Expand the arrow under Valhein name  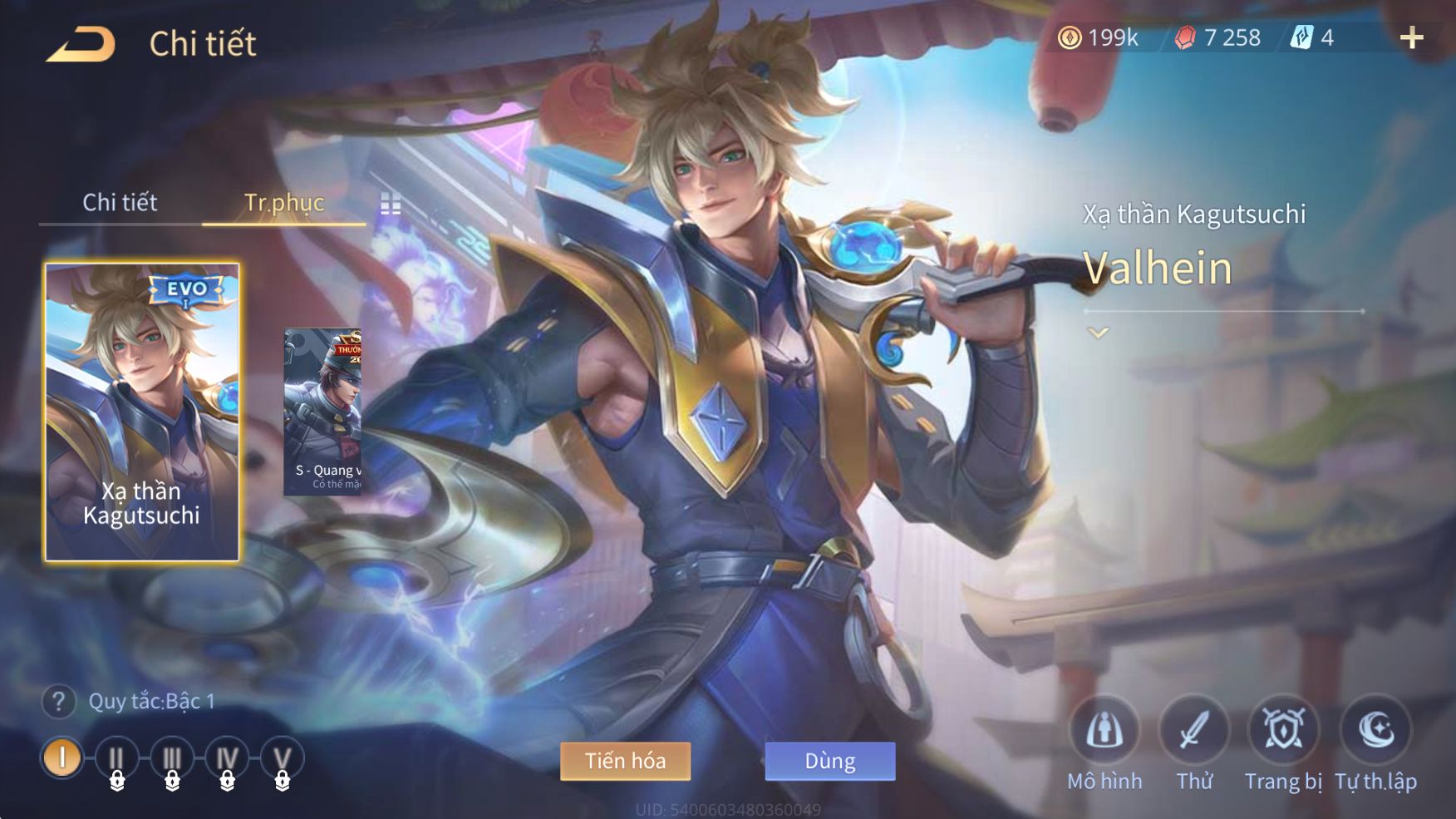point(1098,333)
